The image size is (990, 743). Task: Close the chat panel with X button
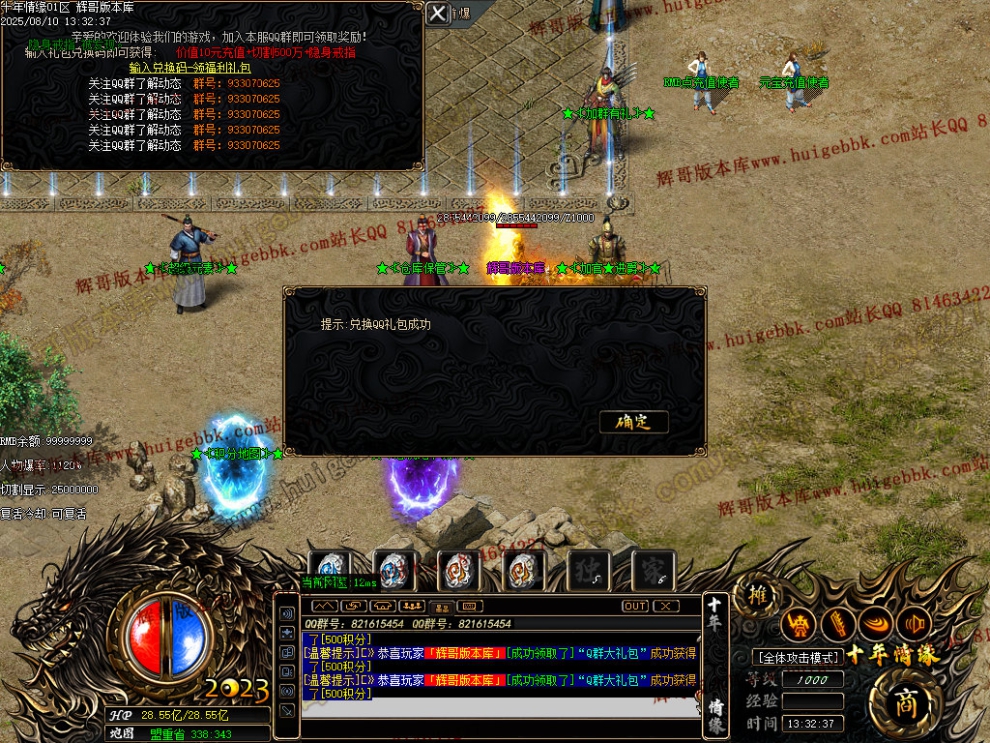(665, 606)
